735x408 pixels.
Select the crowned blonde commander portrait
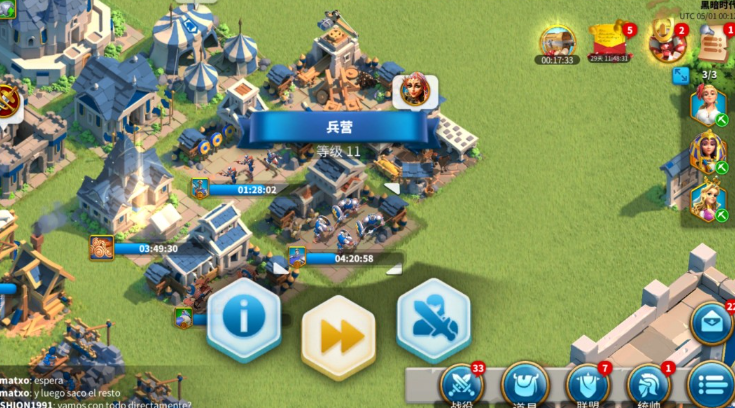707,199
